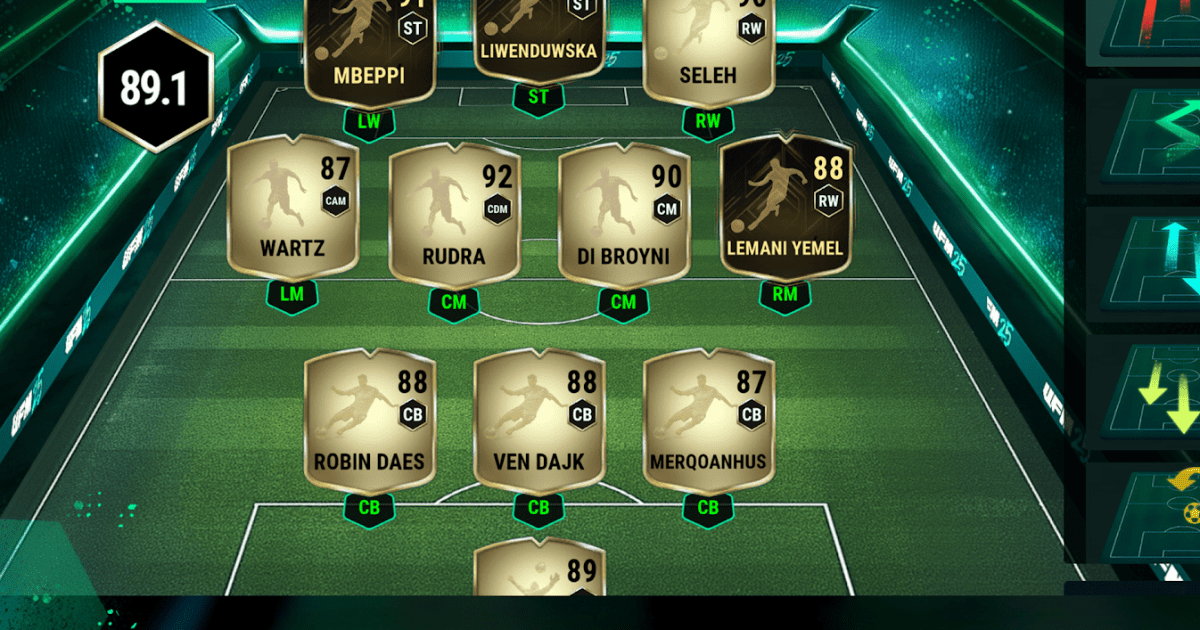Viewport: 1200px width, 630px height.
Task: Open the Di Broyni player card
Action: (623, 218)
